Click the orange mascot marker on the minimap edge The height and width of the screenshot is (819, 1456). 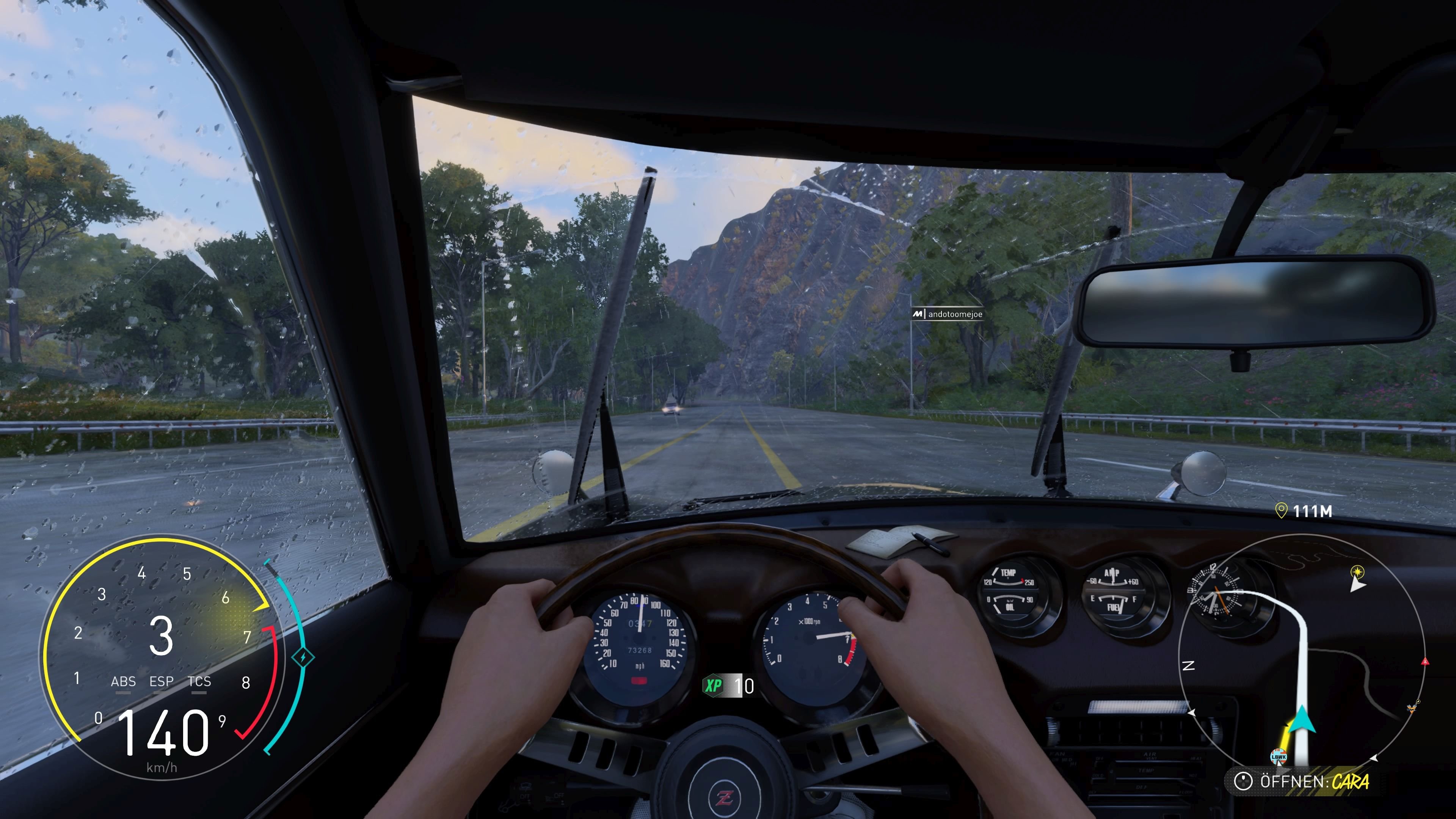point(1412,706)
